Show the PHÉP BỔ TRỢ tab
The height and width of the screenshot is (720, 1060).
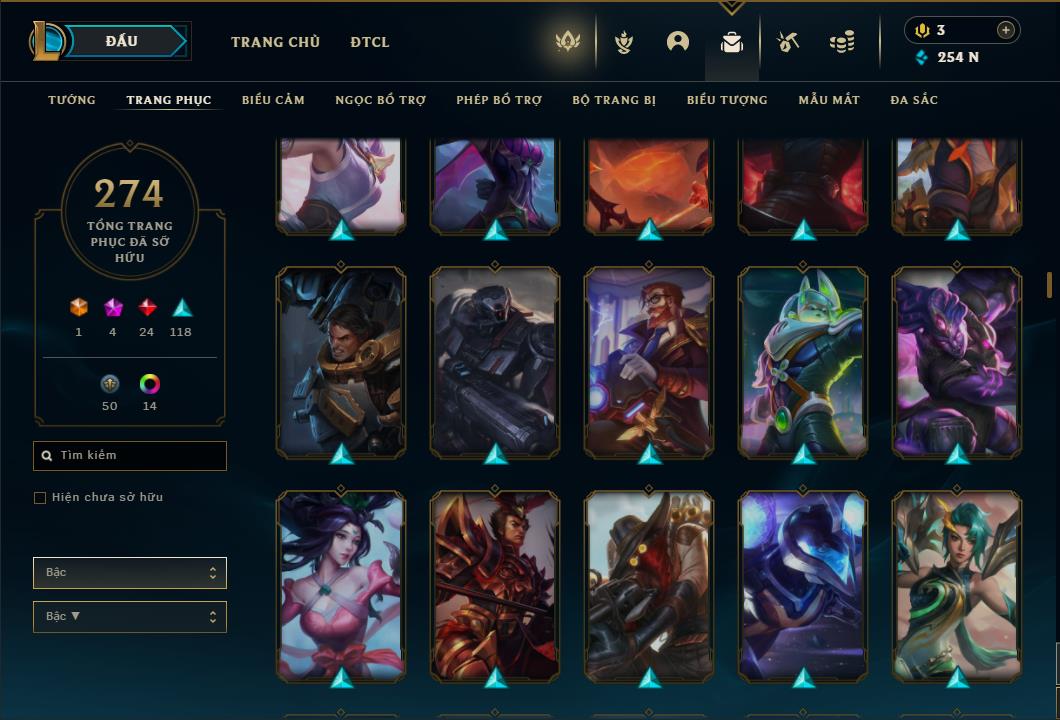(499, 100)
